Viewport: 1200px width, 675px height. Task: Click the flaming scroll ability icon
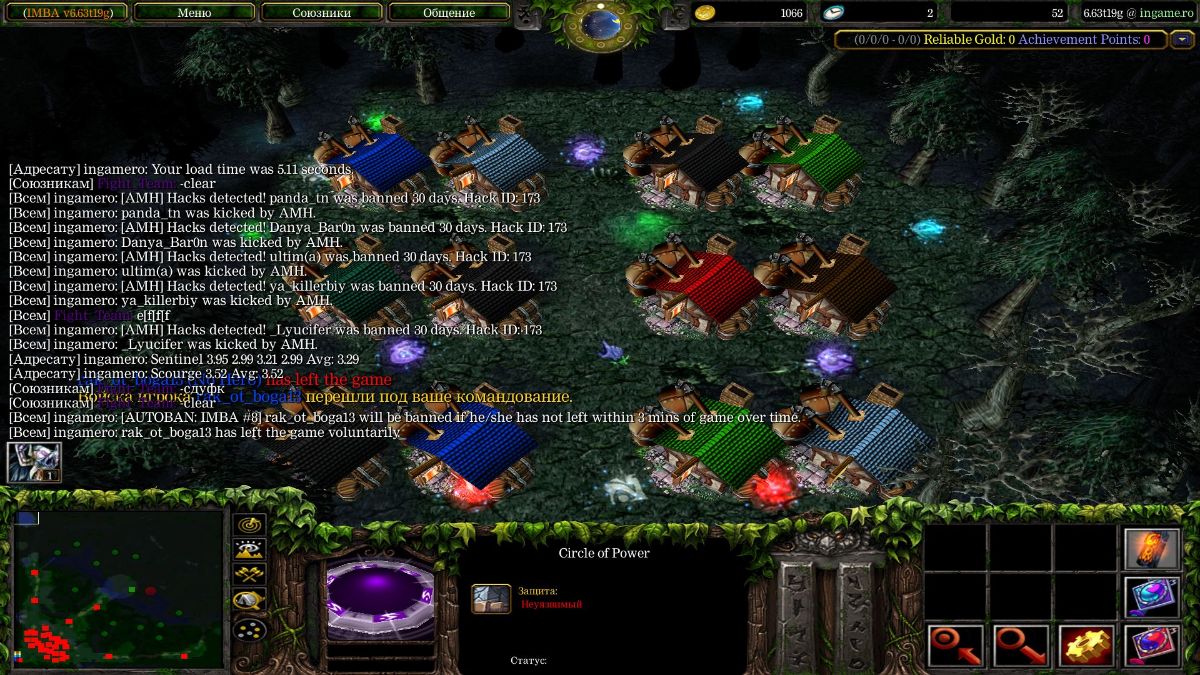(1152, 549)
